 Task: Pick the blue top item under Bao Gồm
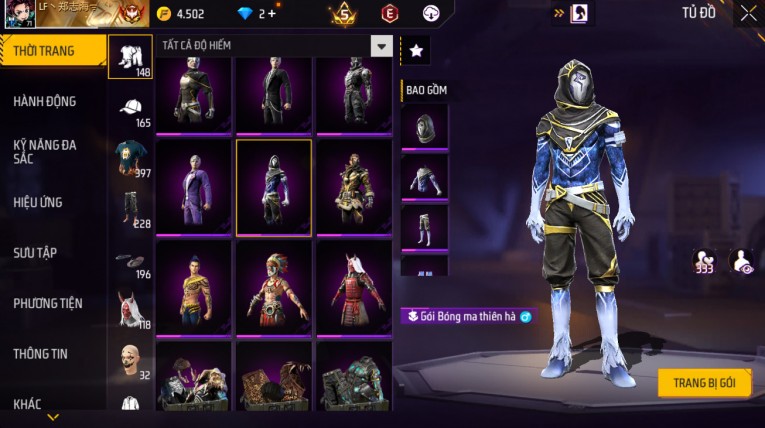pos(424,177)
